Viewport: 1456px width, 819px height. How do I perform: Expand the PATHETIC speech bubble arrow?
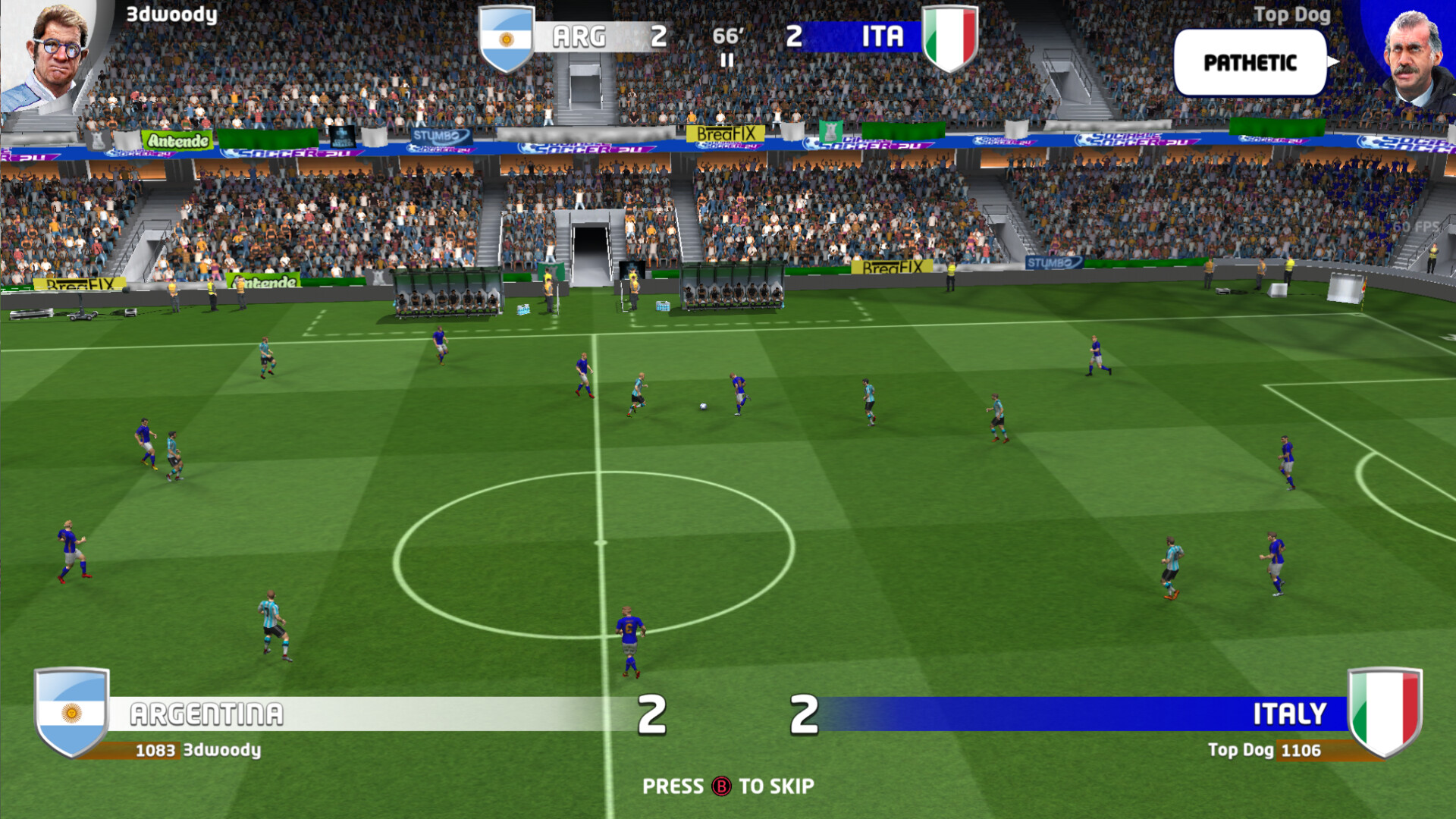click(x=1333, y=64)
